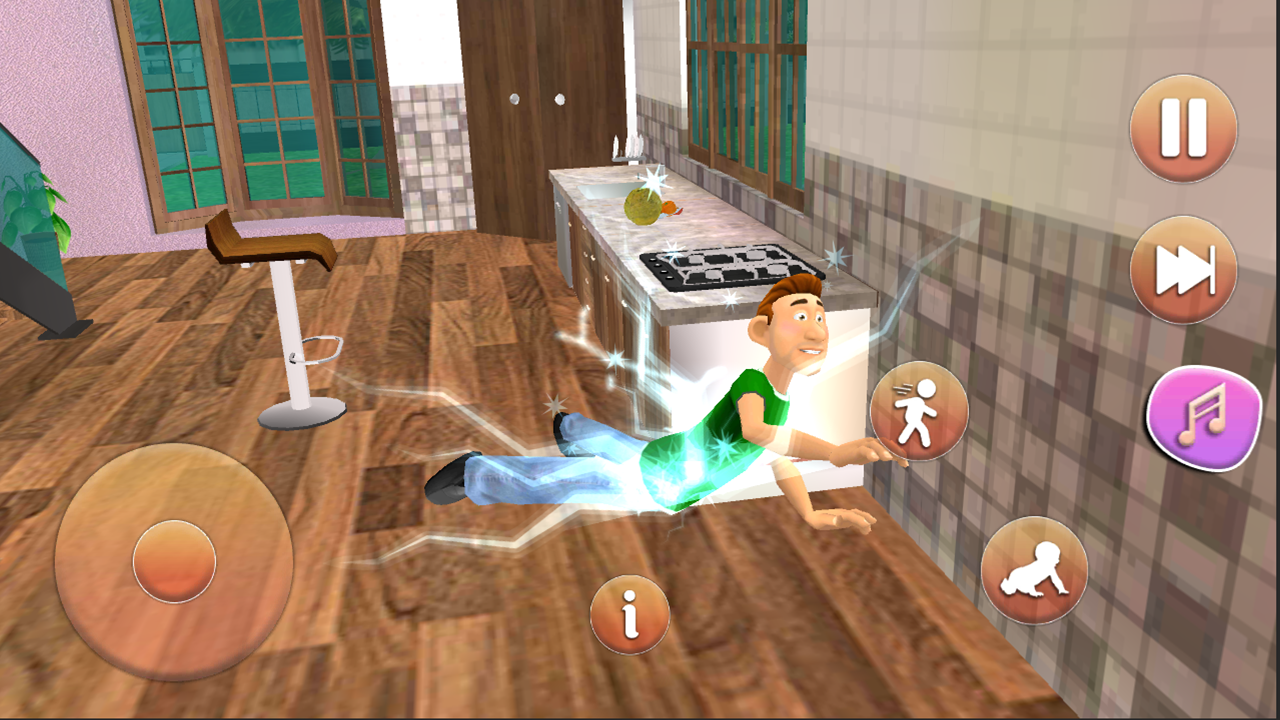Switch to baby crawl mode
The height and width of the screenshot is (720, 1280).
[x=1036, y=568]
